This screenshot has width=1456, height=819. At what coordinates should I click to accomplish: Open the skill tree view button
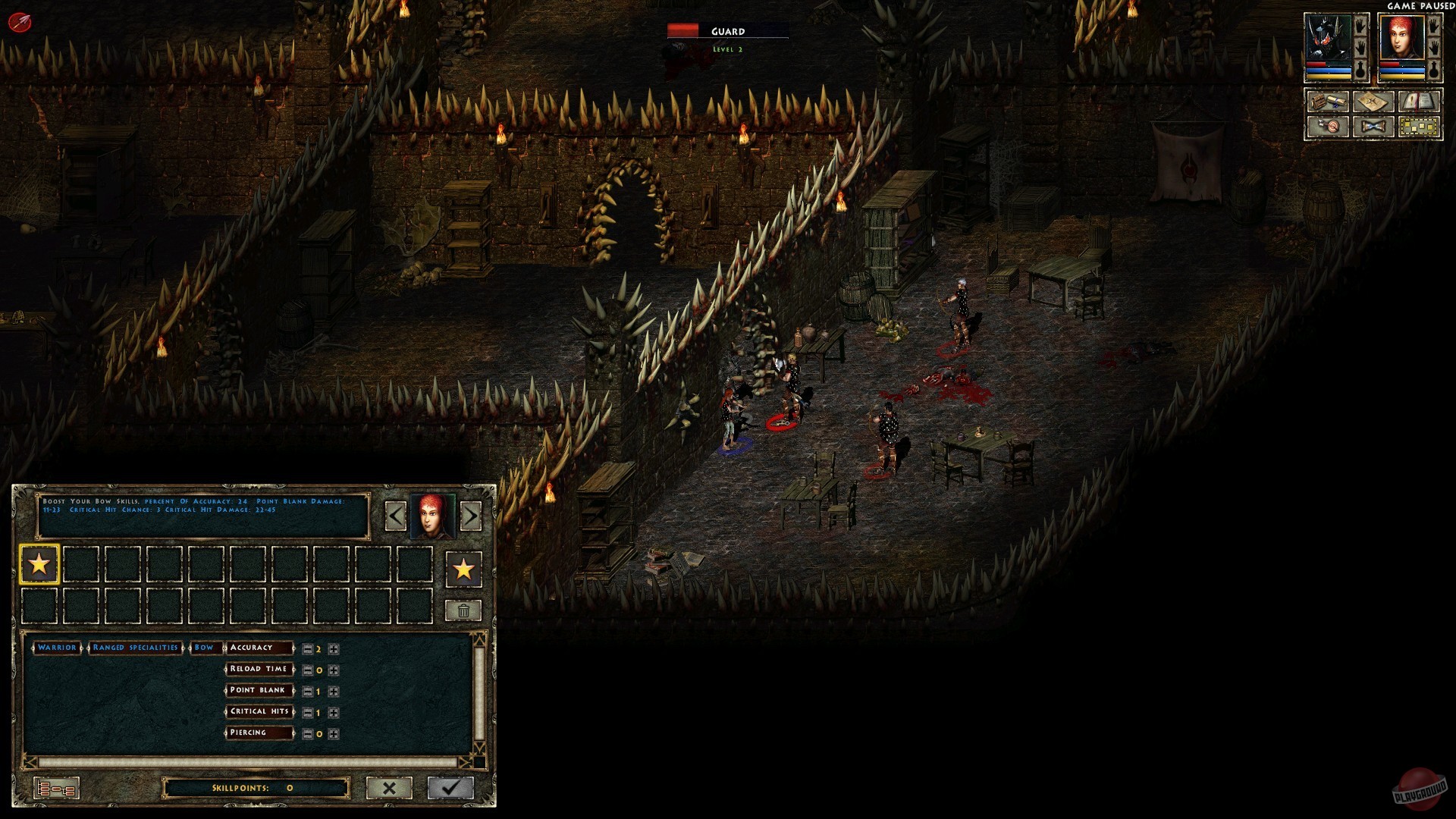click(x=56, y=789)
